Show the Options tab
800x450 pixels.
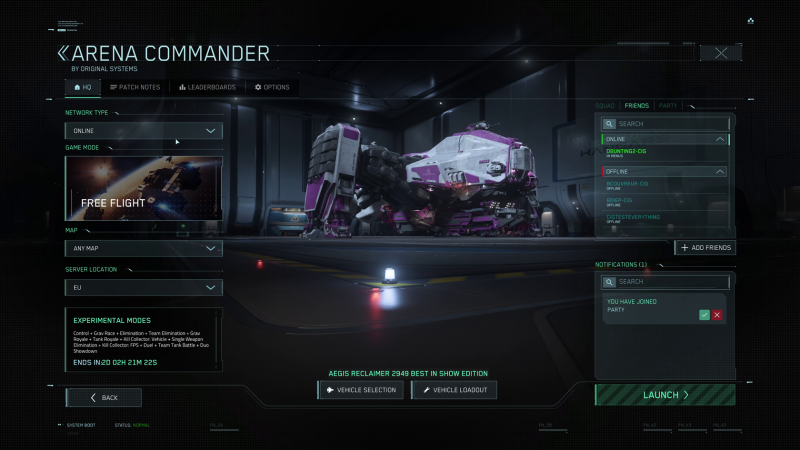[x=272, y=87]
